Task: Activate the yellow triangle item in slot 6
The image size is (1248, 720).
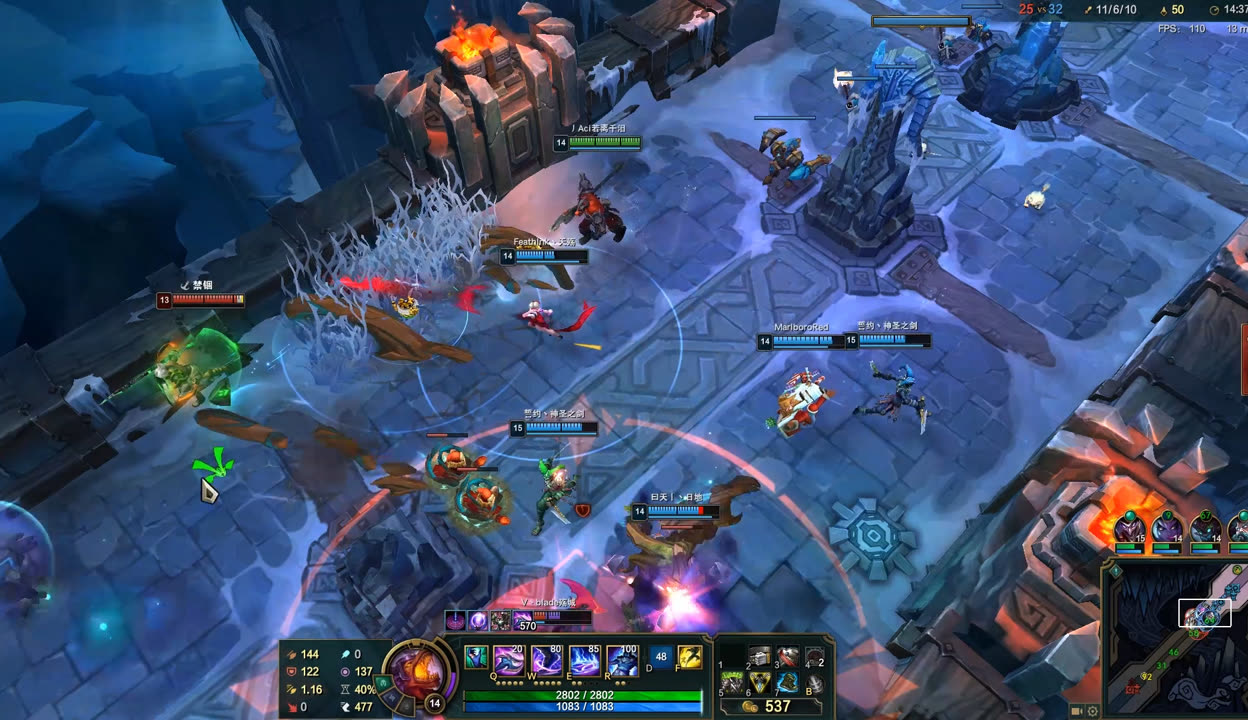Action: click(x=760, y=683)
